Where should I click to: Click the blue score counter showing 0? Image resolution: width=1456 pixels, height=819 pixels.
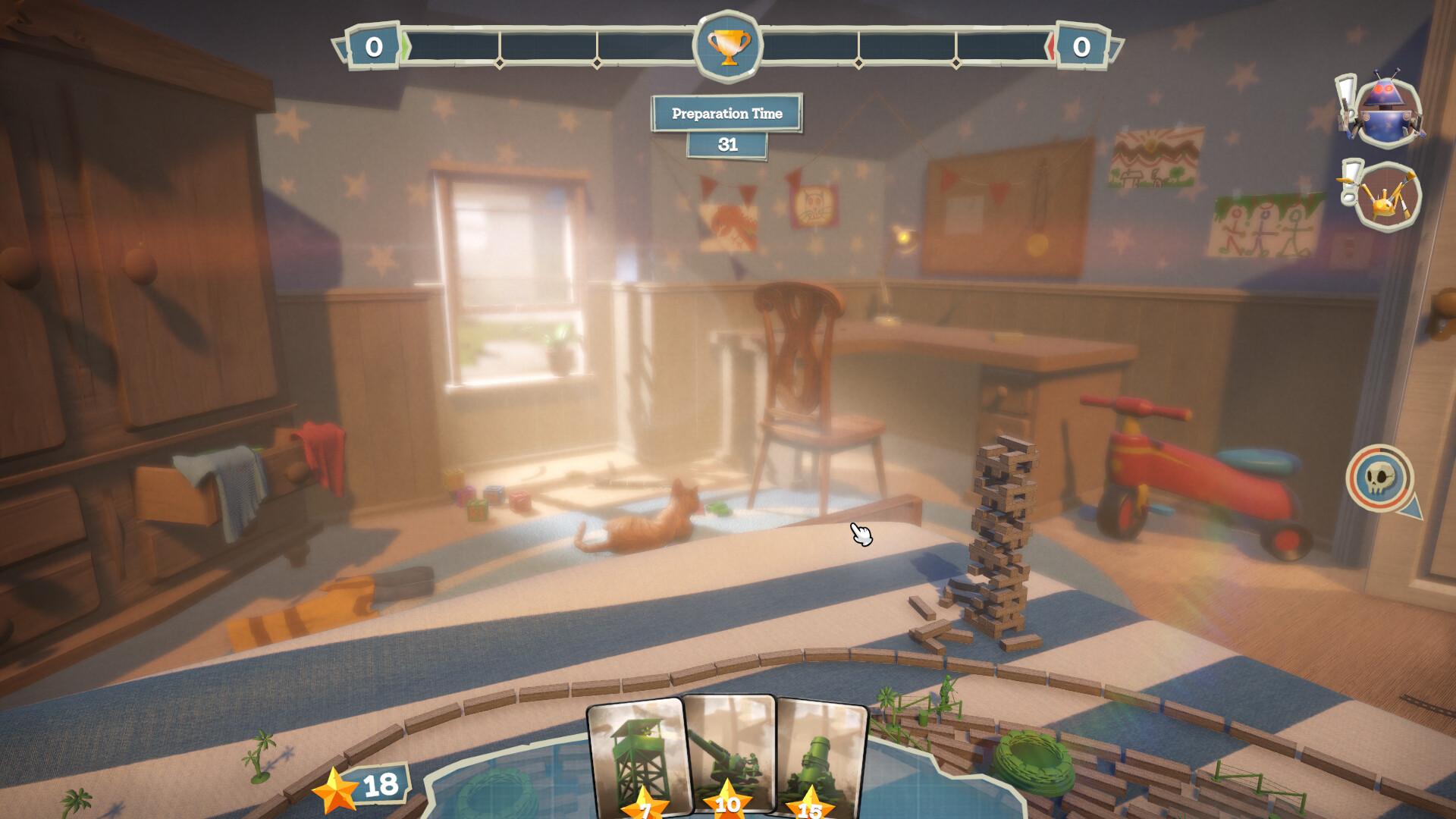click(372, 45)
